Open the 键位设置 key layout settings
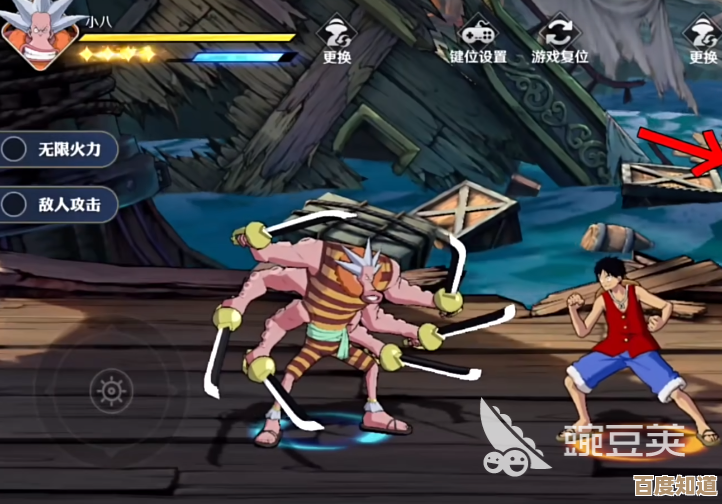 pyautogui.click(x=477, y=40)
